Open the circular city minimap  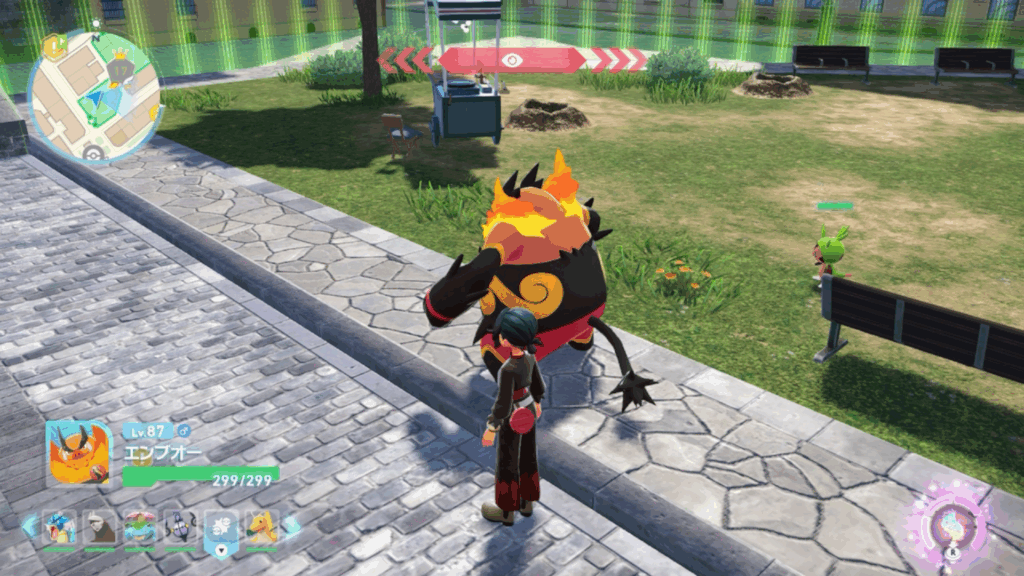tap(95, 96)
